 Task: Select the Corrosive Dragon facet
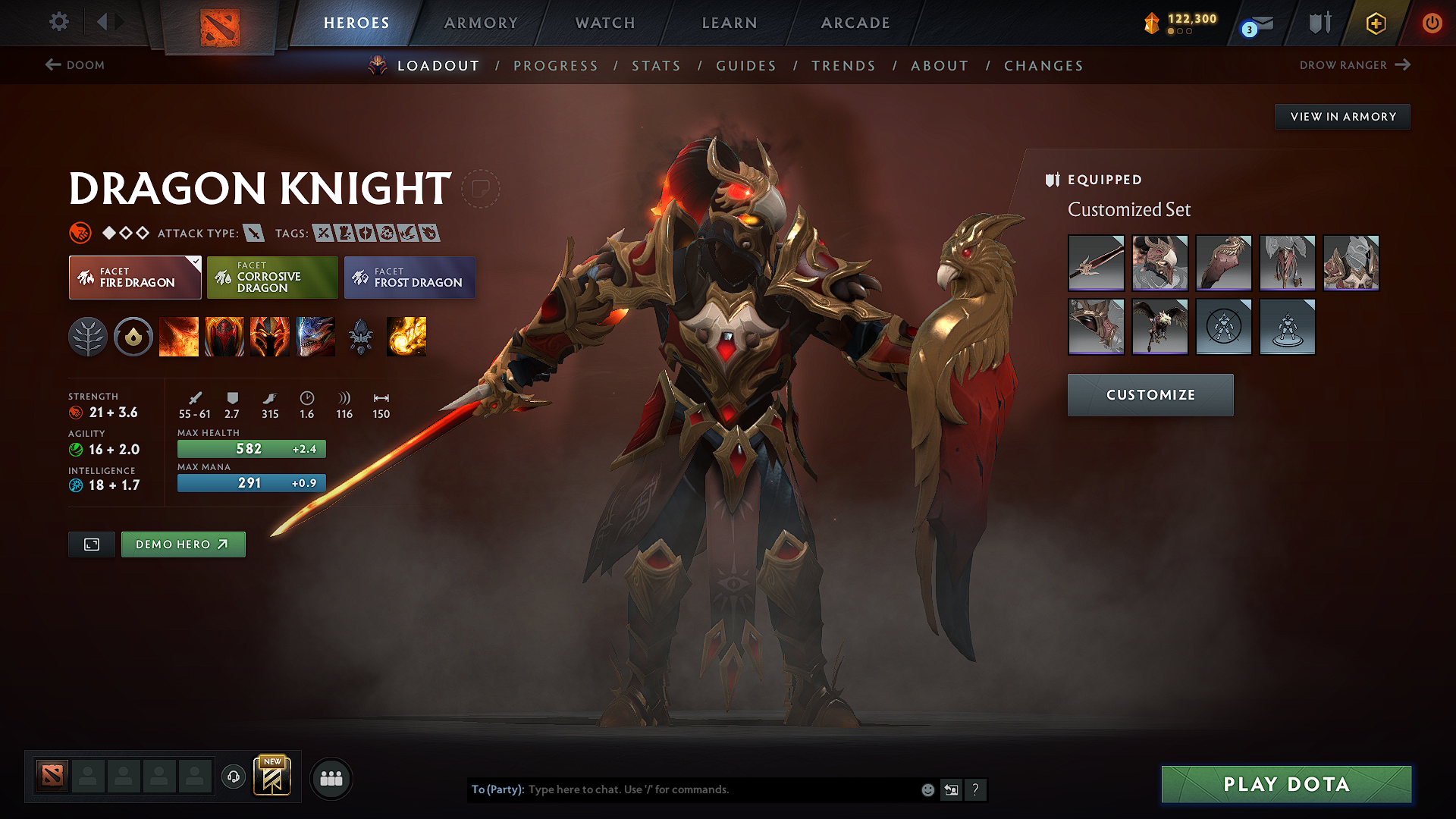(x=272, y=277)
